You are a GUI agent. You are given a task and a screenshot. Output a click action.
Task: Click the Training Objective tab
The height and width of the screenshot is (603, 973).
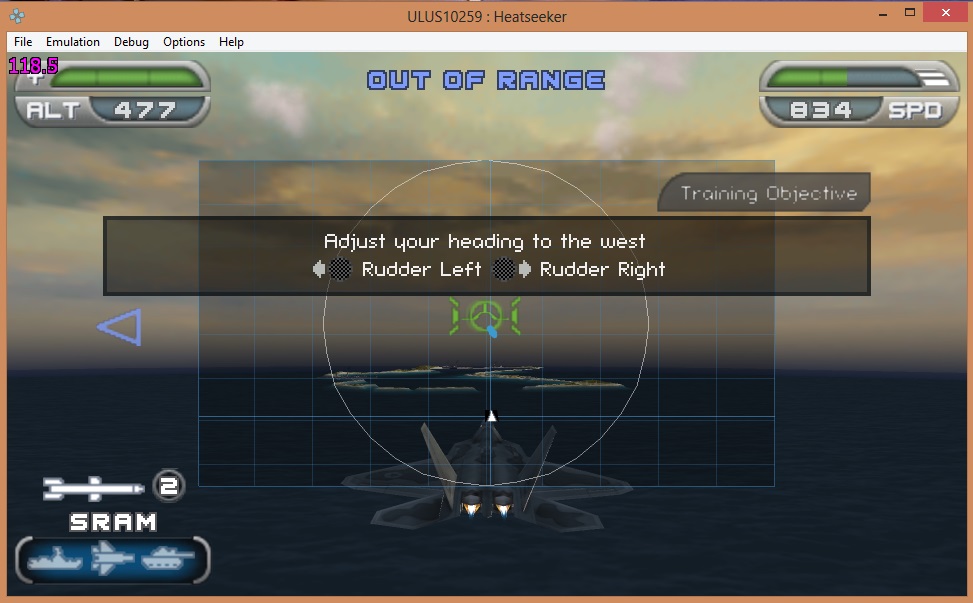pyautogui.click(x=768, y=193)
